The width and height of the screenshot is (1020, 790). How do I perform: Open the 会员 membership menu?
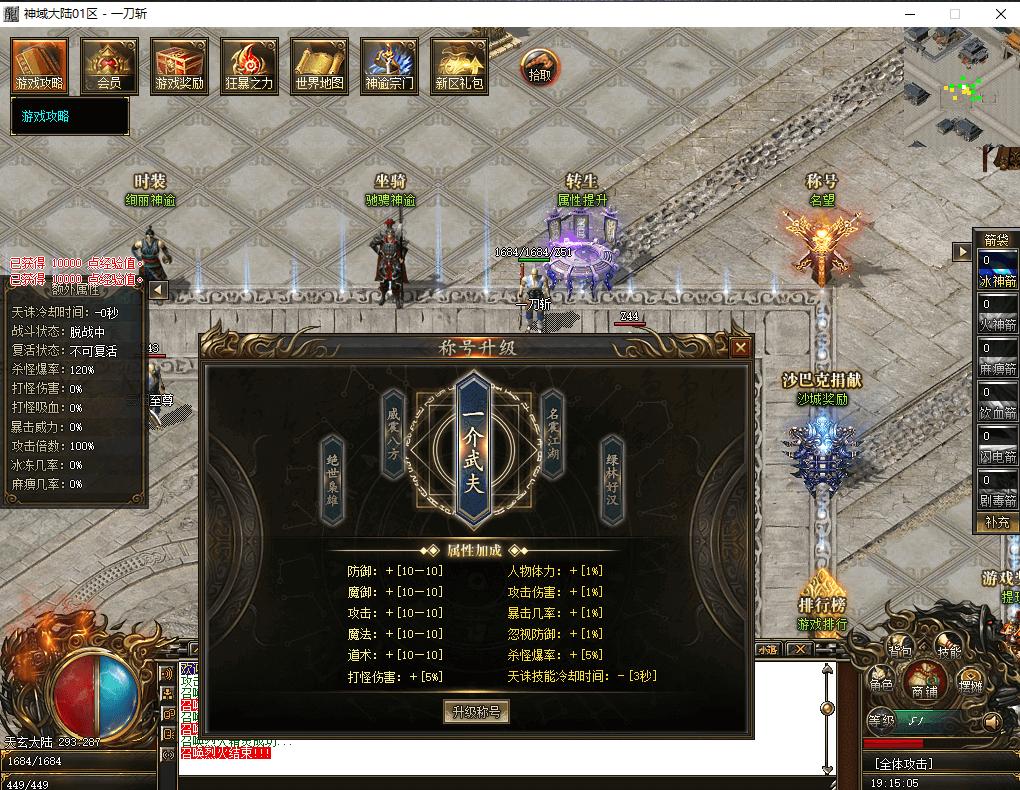pyautogui.click(x=110, y=66)
